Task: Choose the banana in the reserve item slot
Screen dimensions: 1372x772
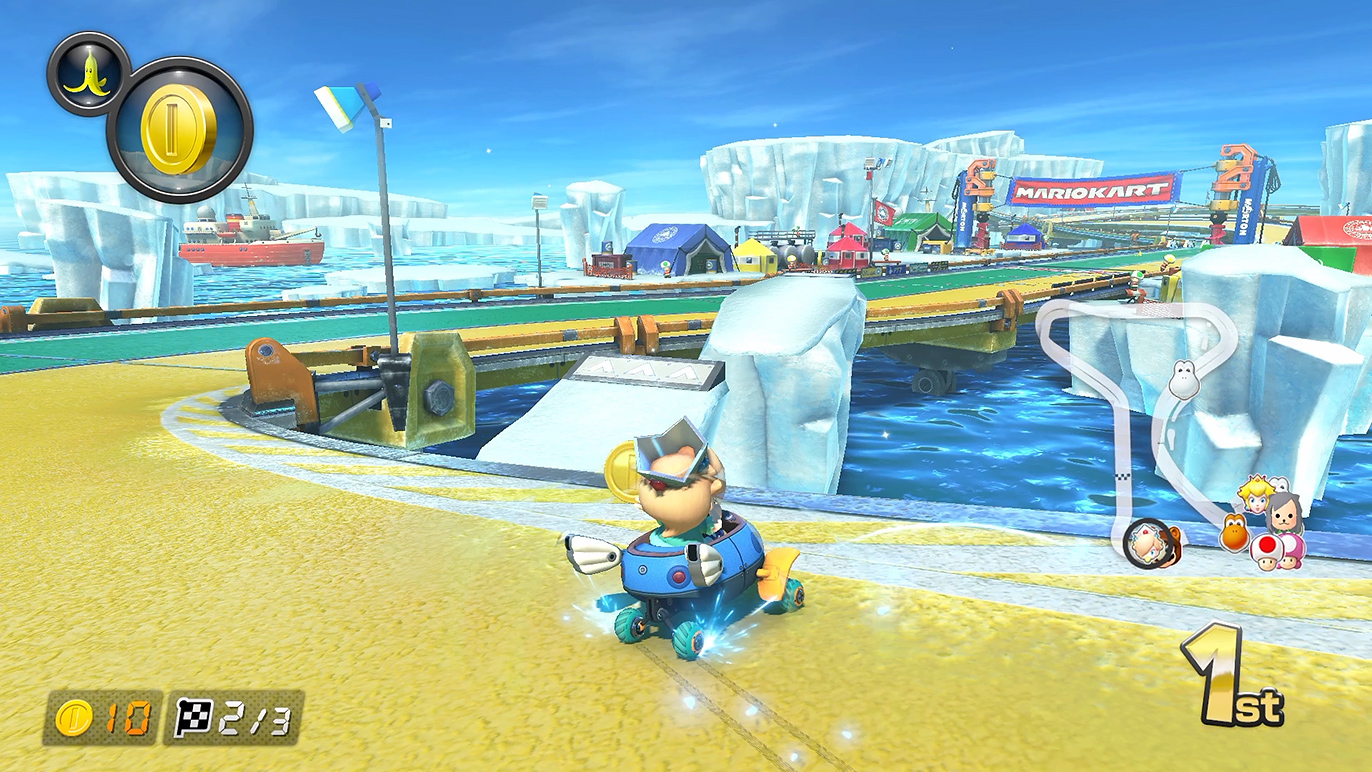Action: (x=87, y=74)
